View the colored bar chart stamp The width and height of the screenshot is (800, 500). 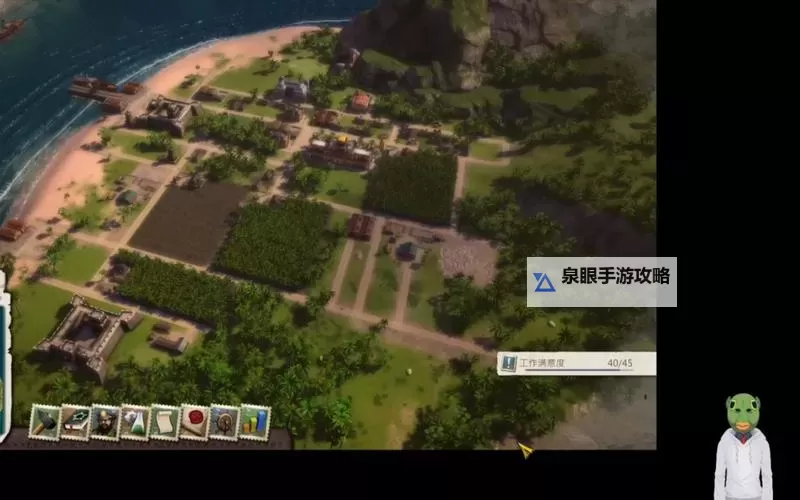[255, 422]
